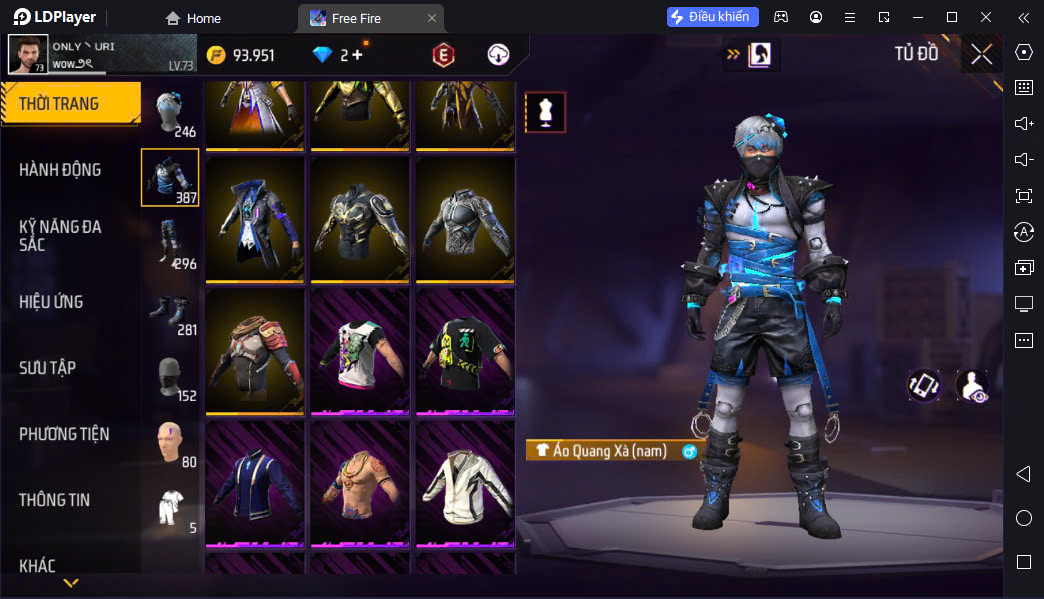Image resolution: width=1044 pixels, height=599 pixels.
Task: Choose the face subcategory showing 80
Action: pos(170,443)
